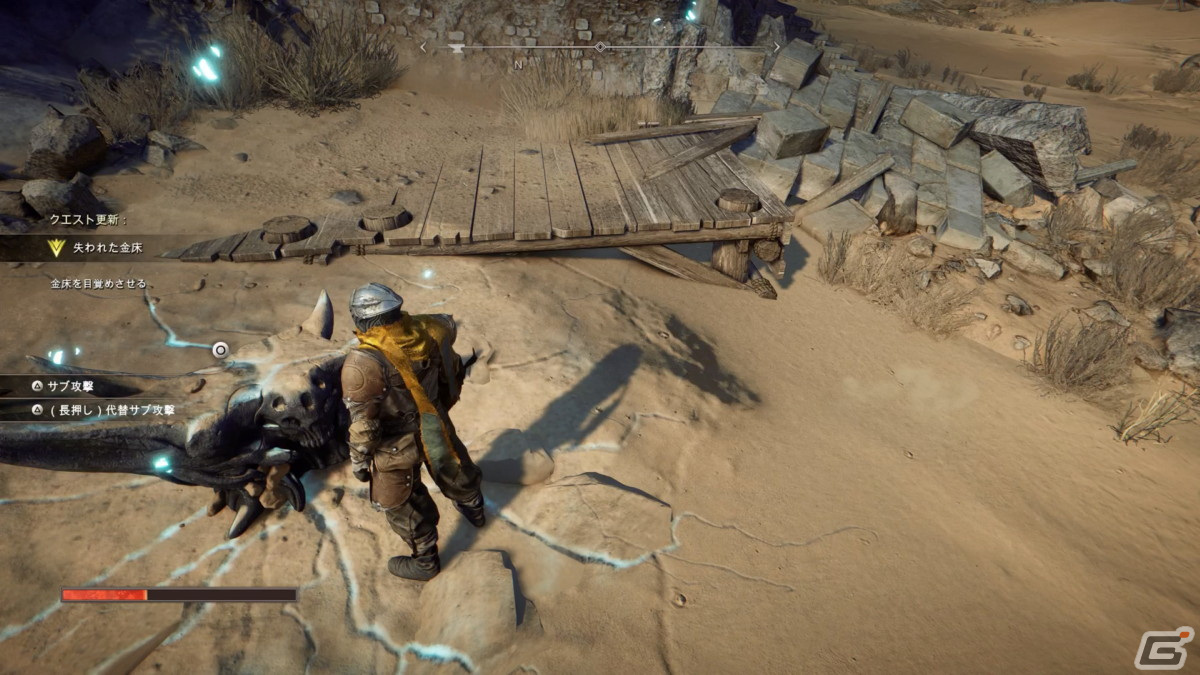The image size is (1200, 675).
Task: Click the diamond marker on the compass bar
Action: pos(599,47)
